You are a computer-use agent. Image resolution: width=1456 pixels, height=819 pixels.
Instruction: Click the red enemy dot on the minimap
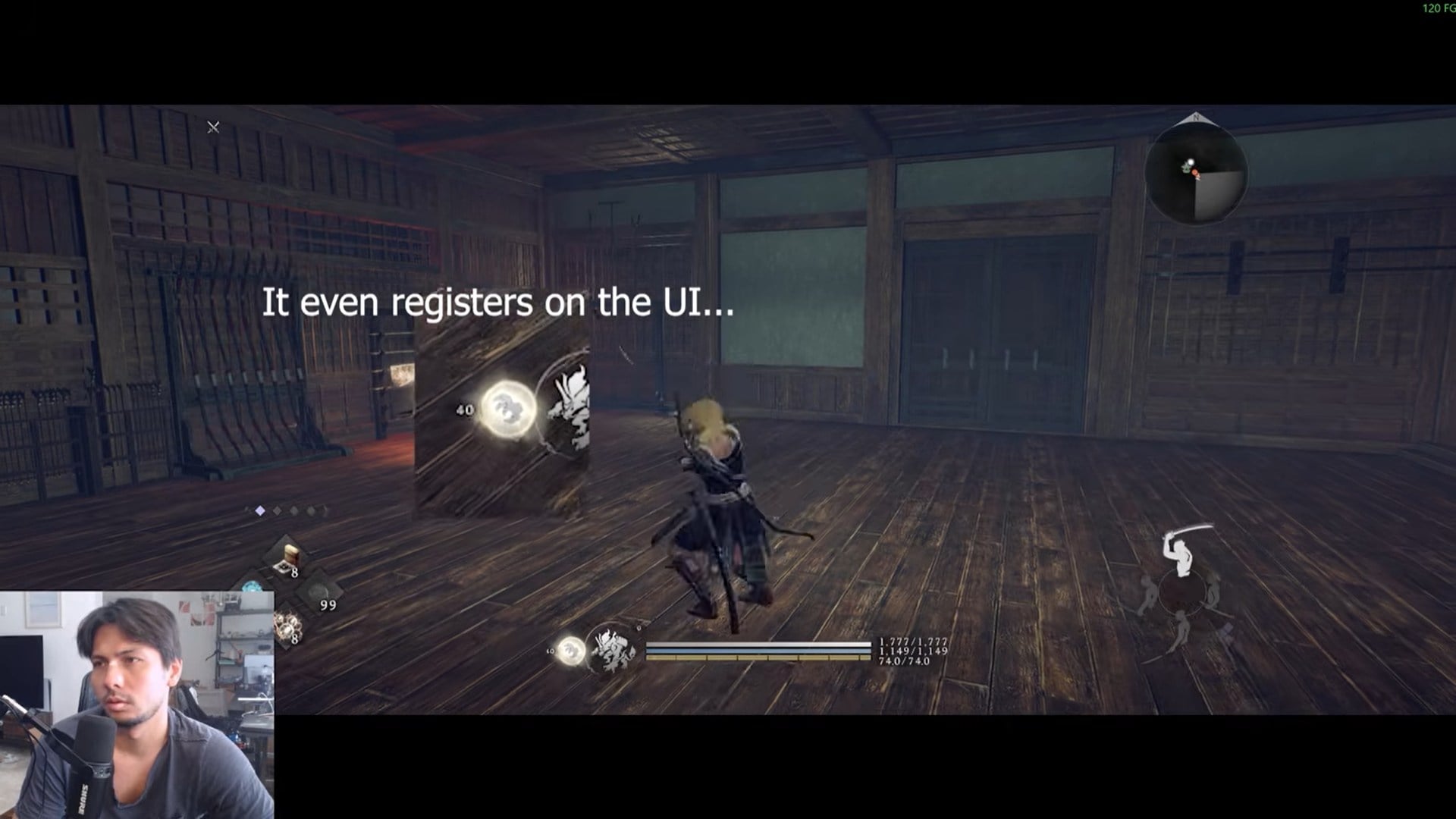(1196, 173)
